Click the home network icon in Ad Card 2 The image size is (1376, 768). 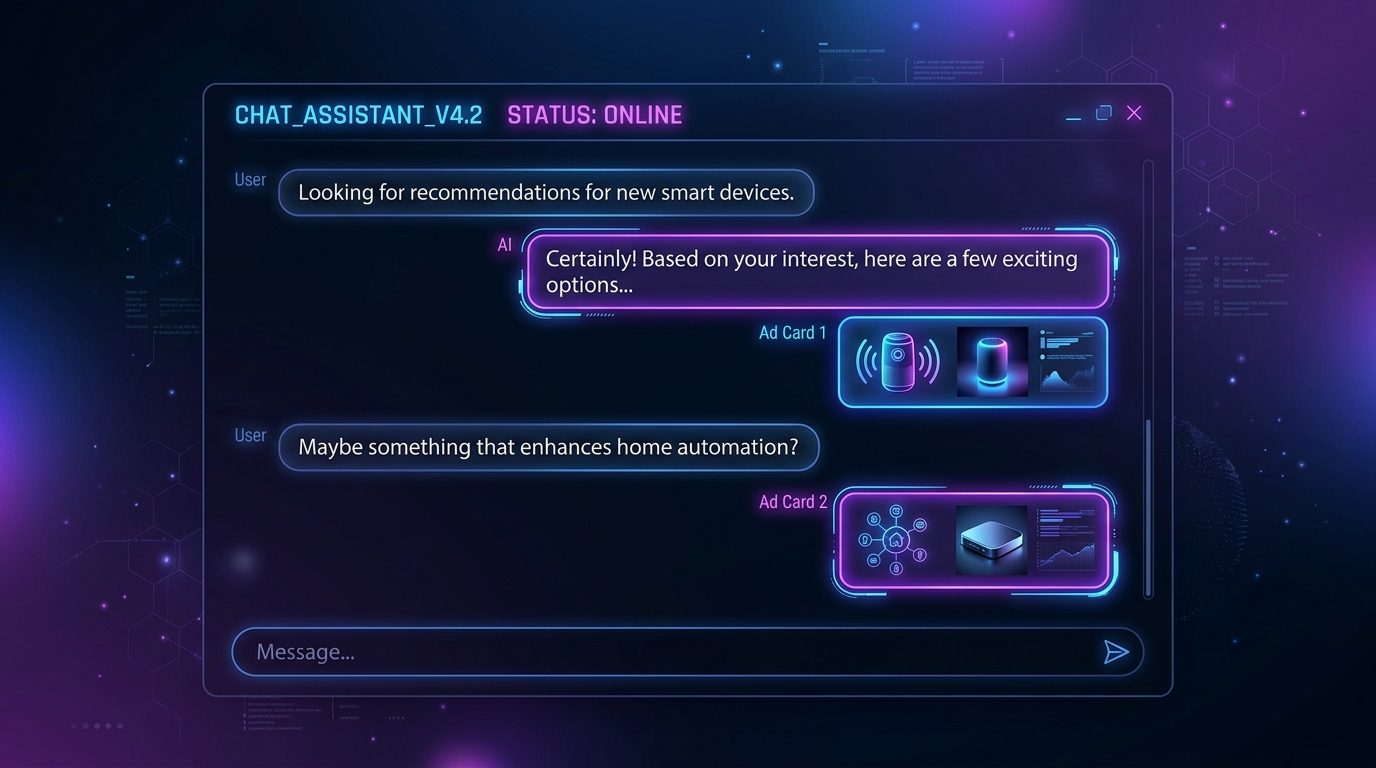[x=895, y=540]
